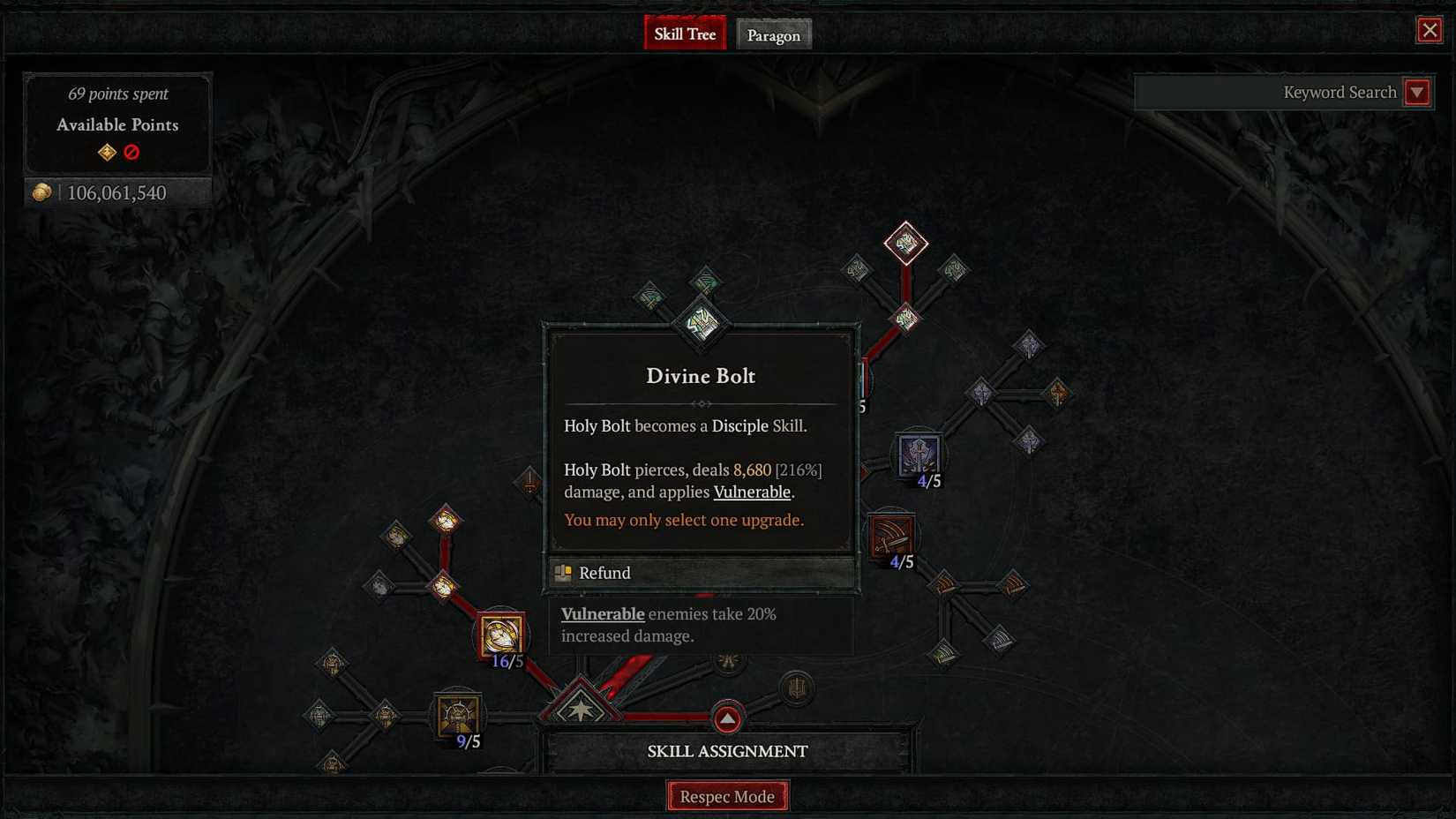The width and height of the screenshot is (1456, 819).
Task: Switch to the Paragon tab
Action: point(773,35)
